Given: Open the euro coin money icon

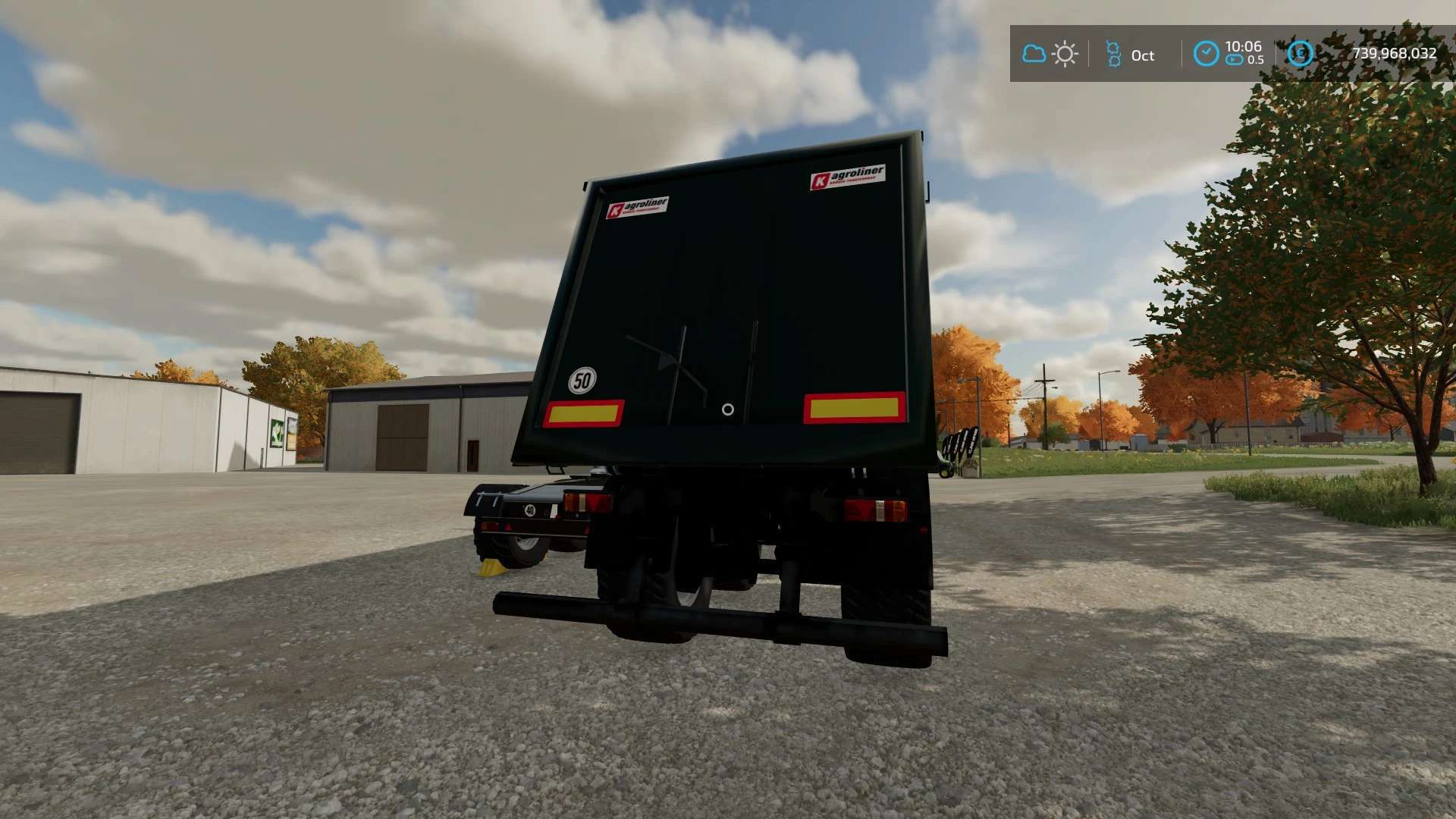Looking at the screenshot, I should [x=1300, y=53].
